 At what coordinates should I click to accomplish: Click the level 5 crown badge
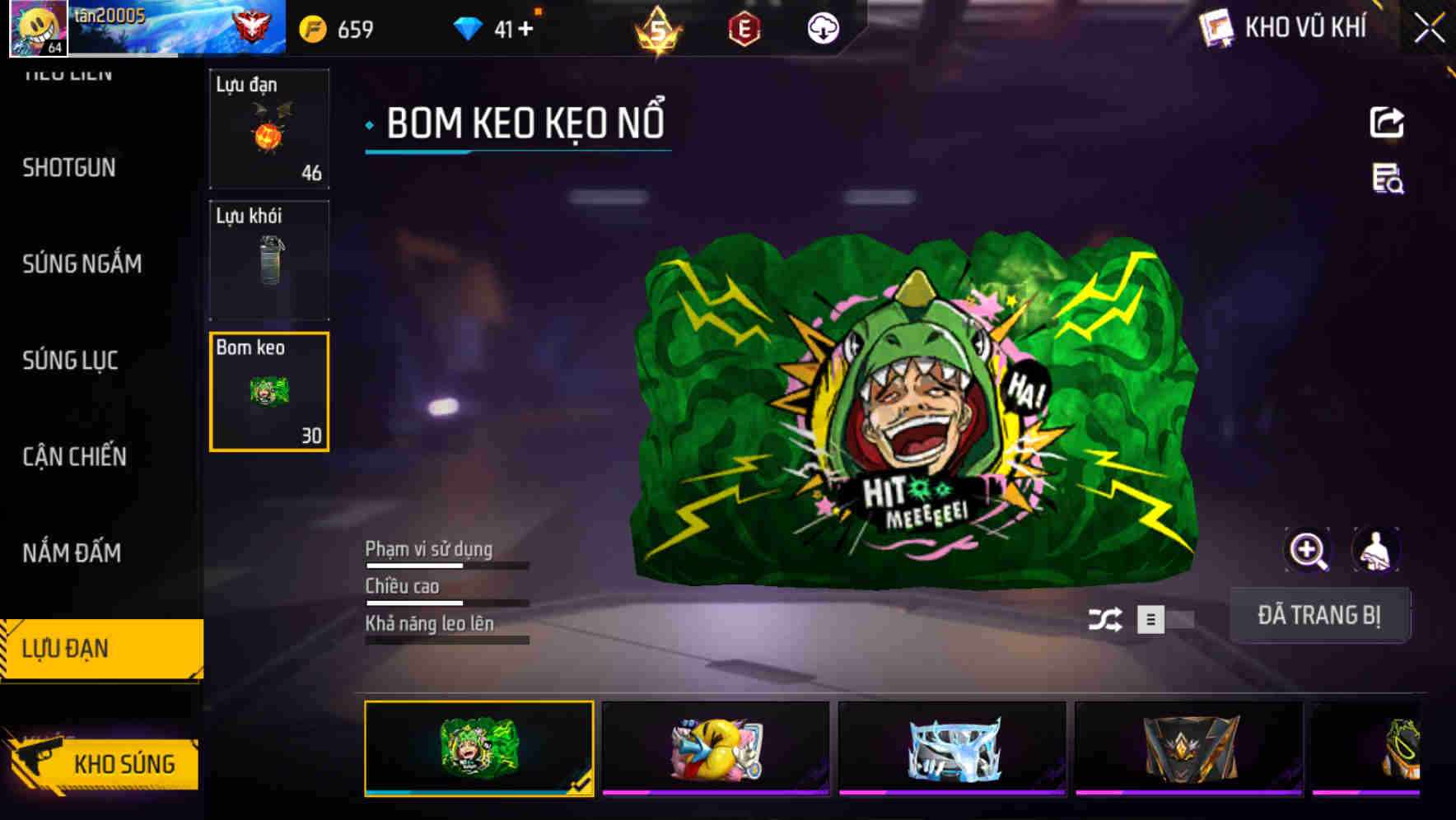coord(659,29)
